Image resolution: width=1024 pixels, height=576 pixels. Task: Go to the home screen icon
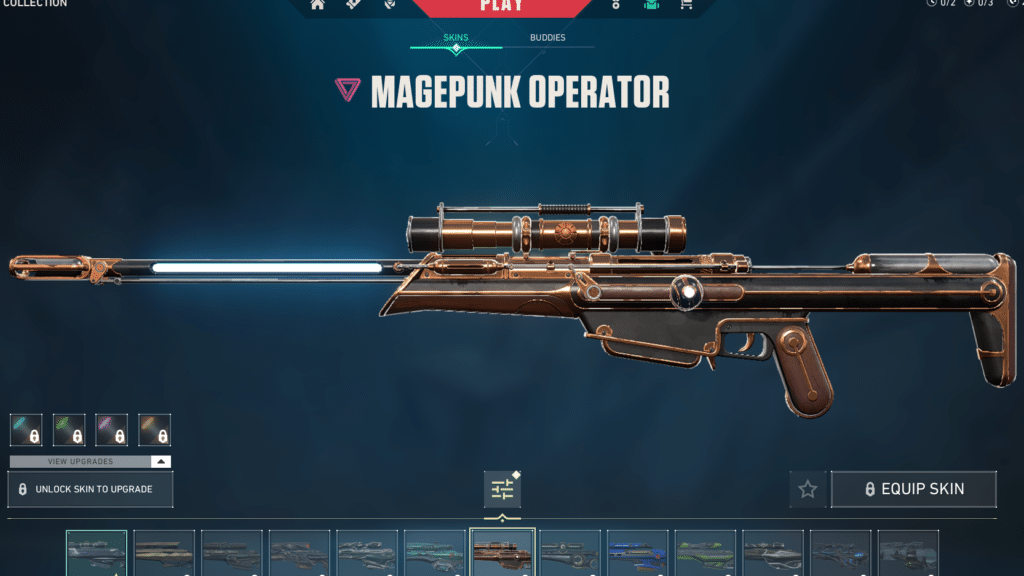pyautogui.click(x=318, y=4)
